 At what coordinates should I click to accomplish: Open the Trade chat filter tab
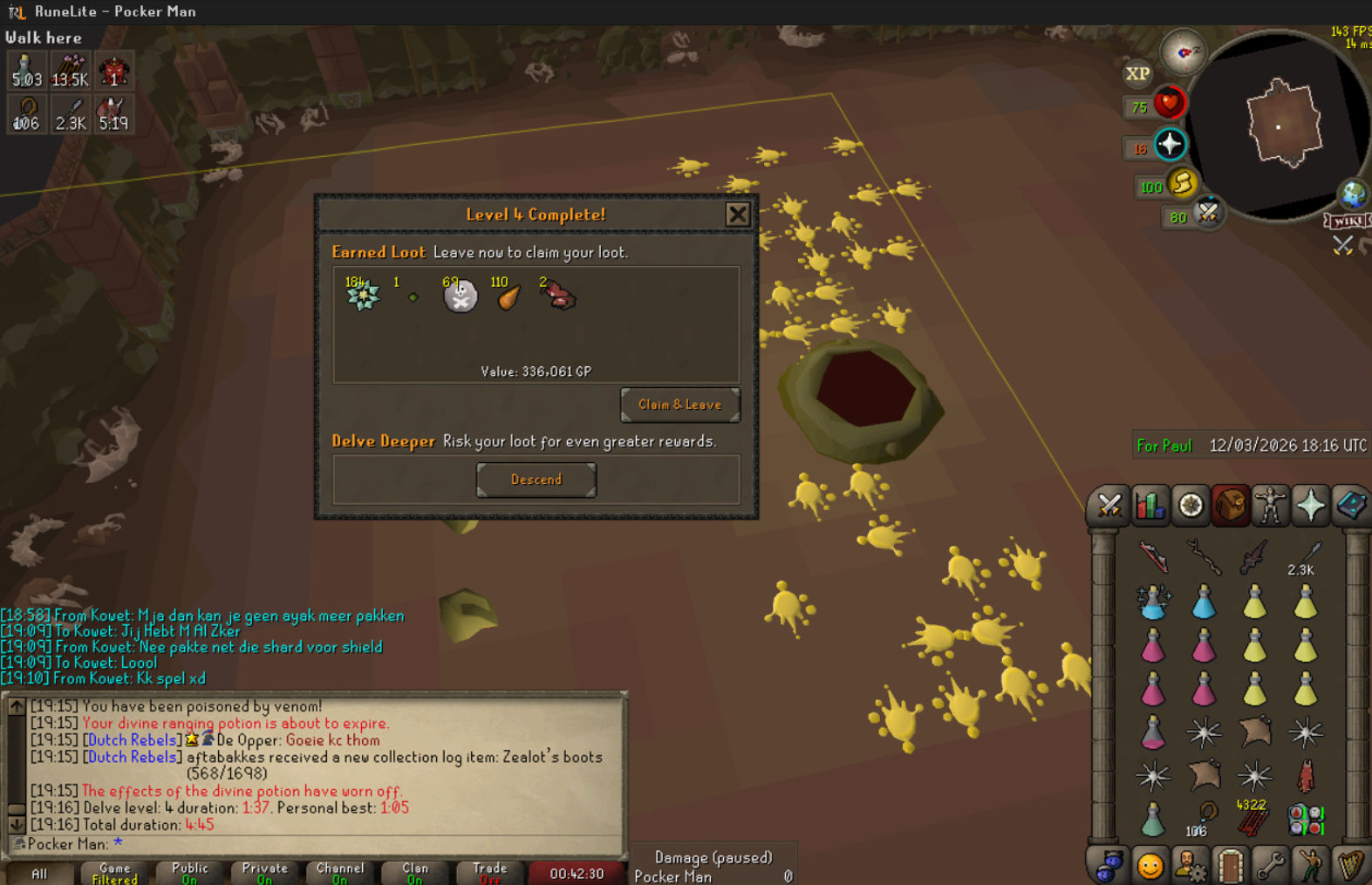click(x=490, y=873)
